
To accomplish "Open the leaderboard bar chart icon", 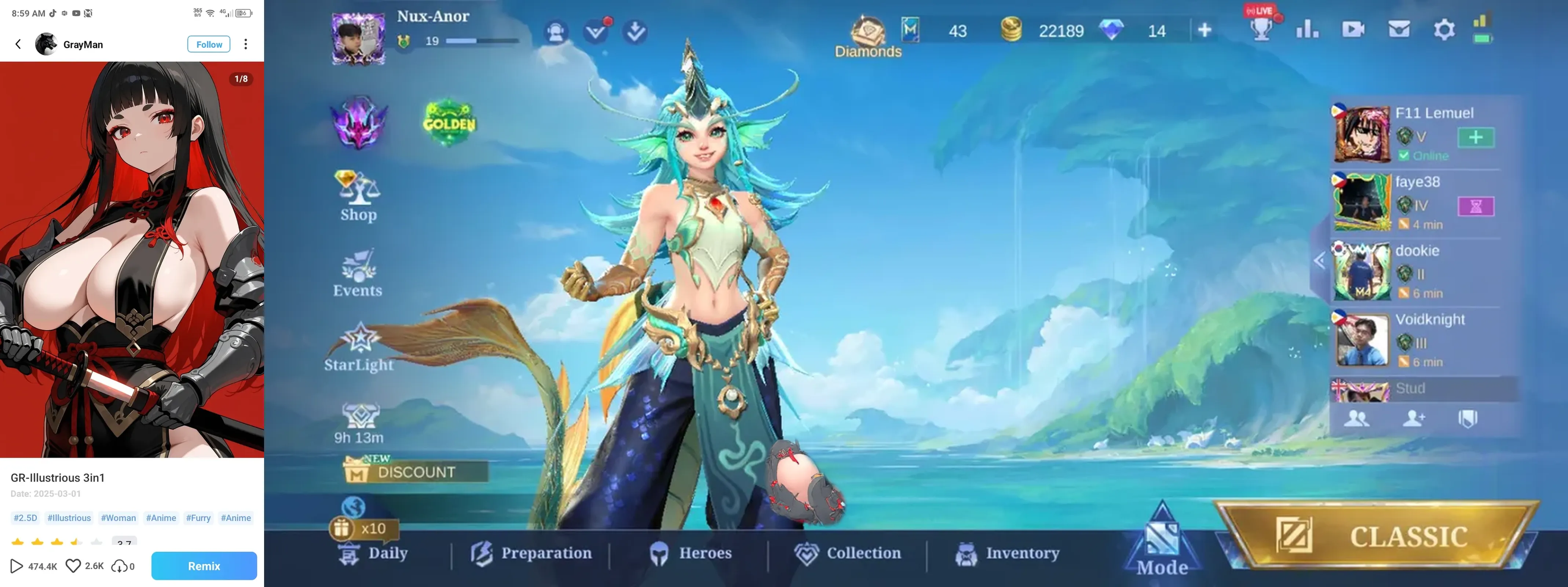I will [1307, 30].
